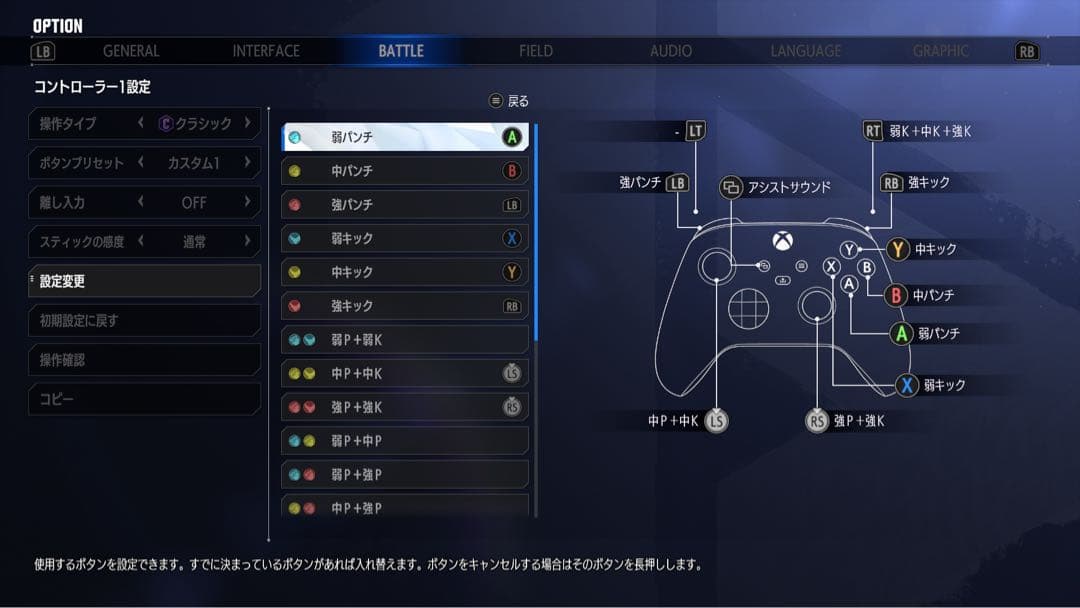This screenshot has width=1080, height=608.
Task: Open the INTERFACE tab
Action: pyautogui.click(x=266, y=51)
